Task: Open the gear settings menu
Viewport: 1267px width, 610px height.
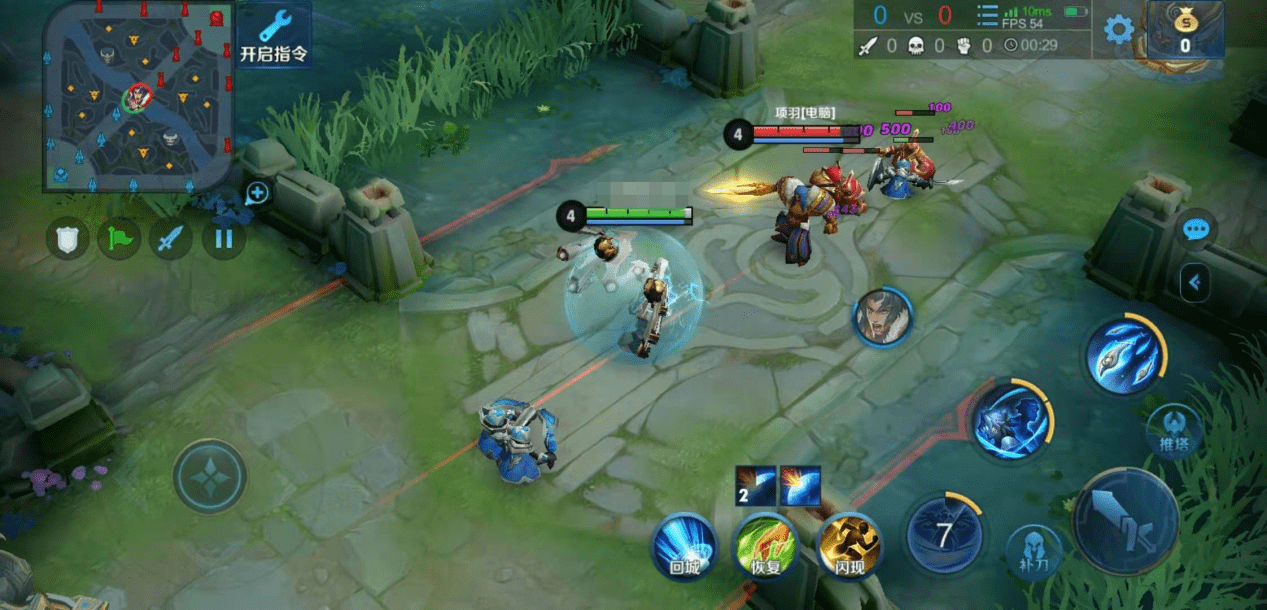Action: tap(1119, 29)
